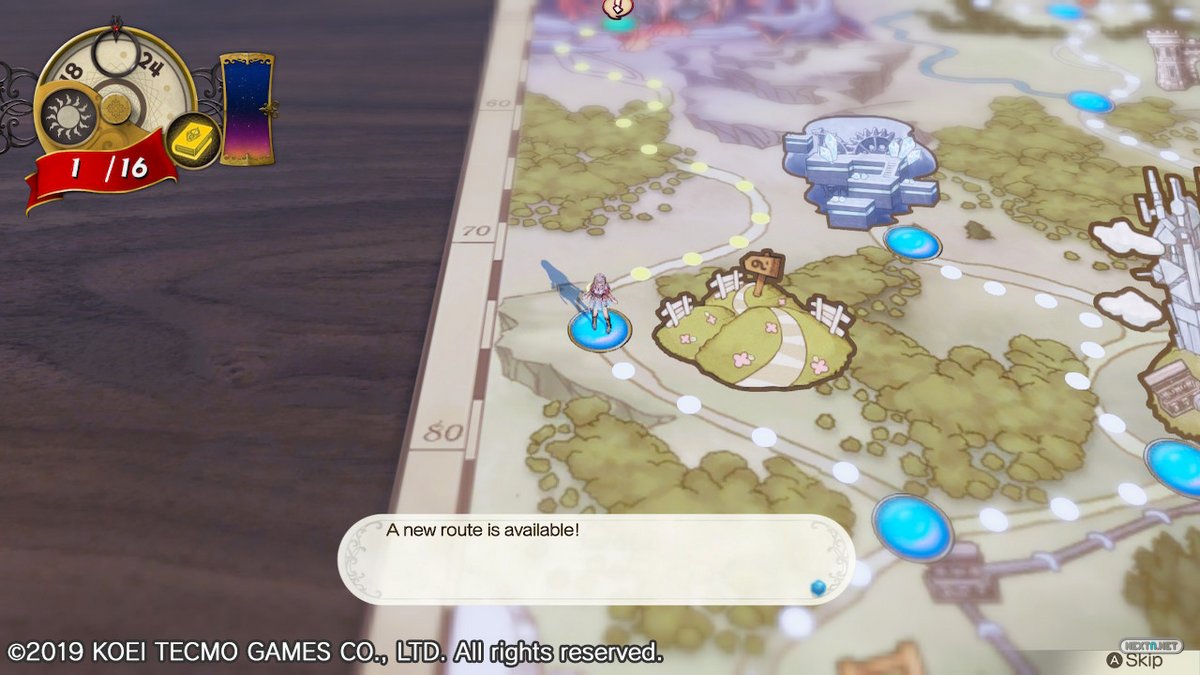Screen dimensions: 1200x675
Task: Click the blue gem continue indicator in the dialogue
Action: point(817,587)
